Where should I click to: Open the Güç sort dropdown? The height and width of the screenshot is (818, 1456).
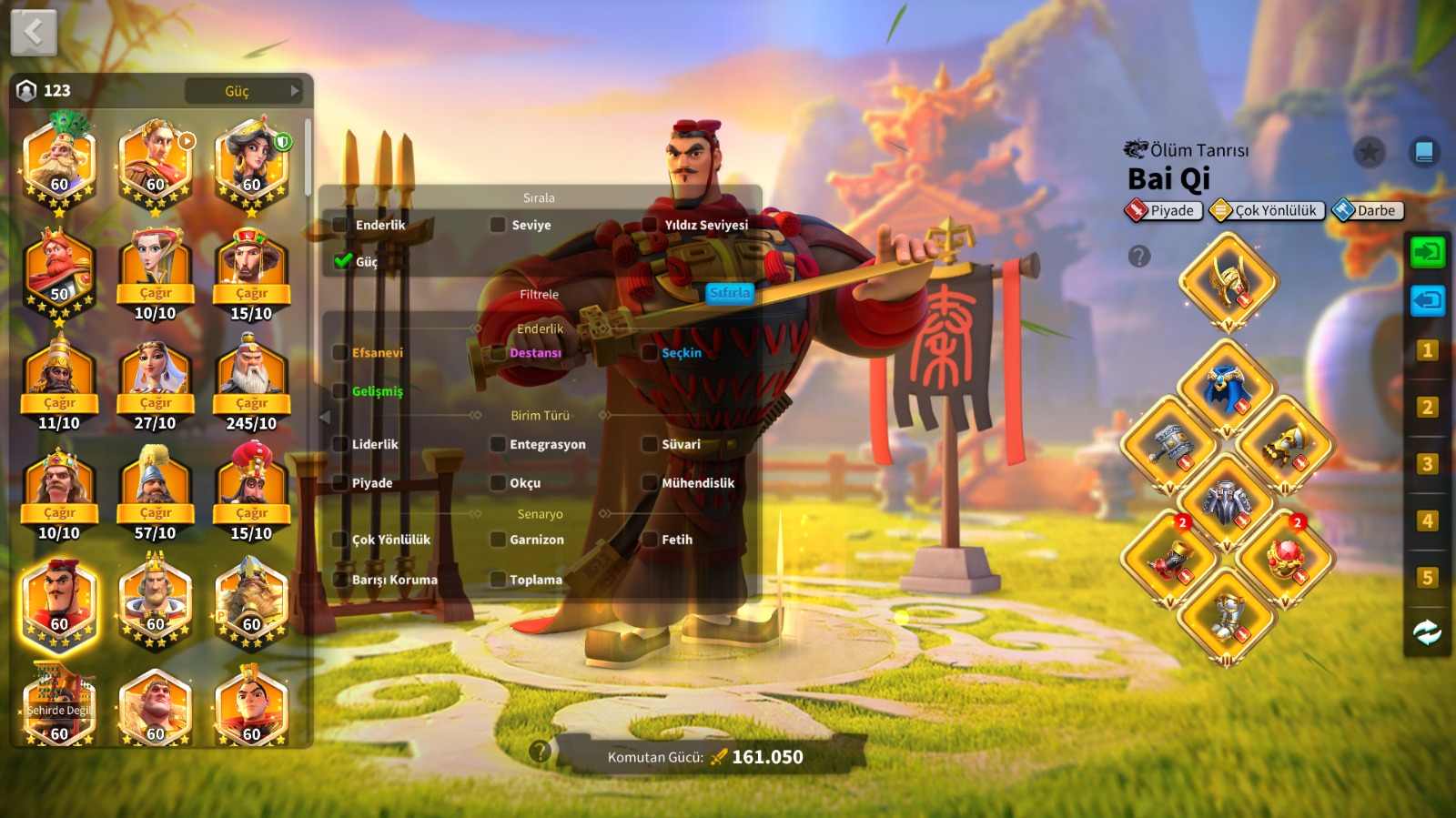click(x=244, y=91)
